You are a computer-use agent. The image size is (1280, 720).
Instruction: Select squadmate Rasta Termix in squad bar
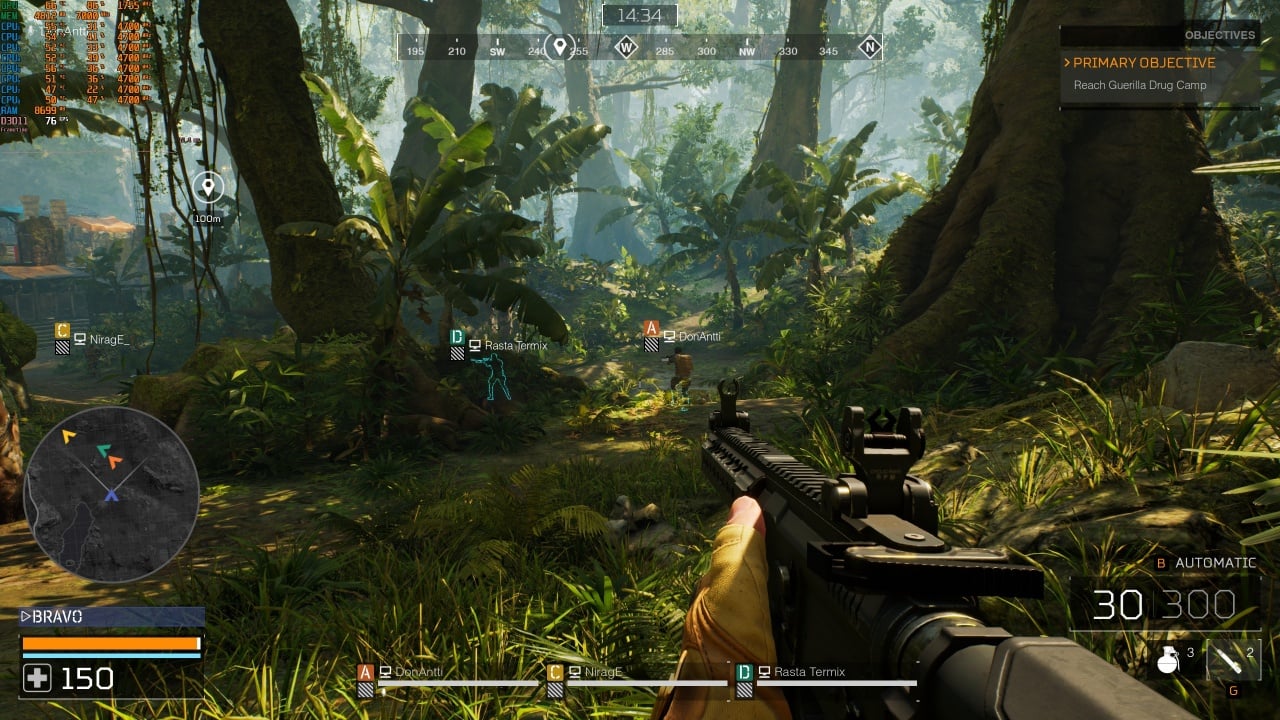click(x=809, y=672)
